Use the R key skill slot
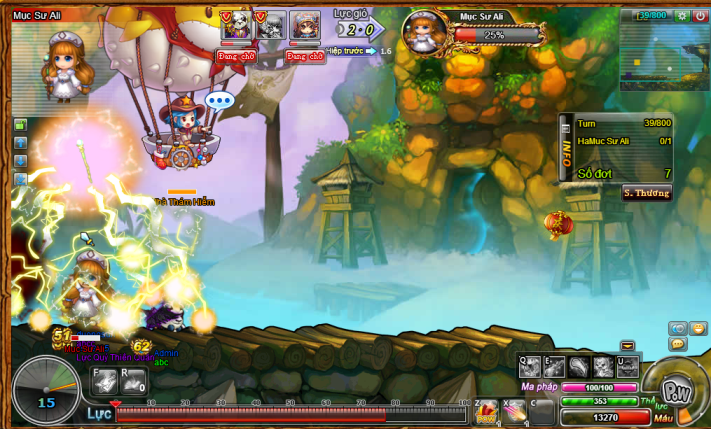Image resolution: width=711 pixels, height=429 pixels. (x=133, y=381)
